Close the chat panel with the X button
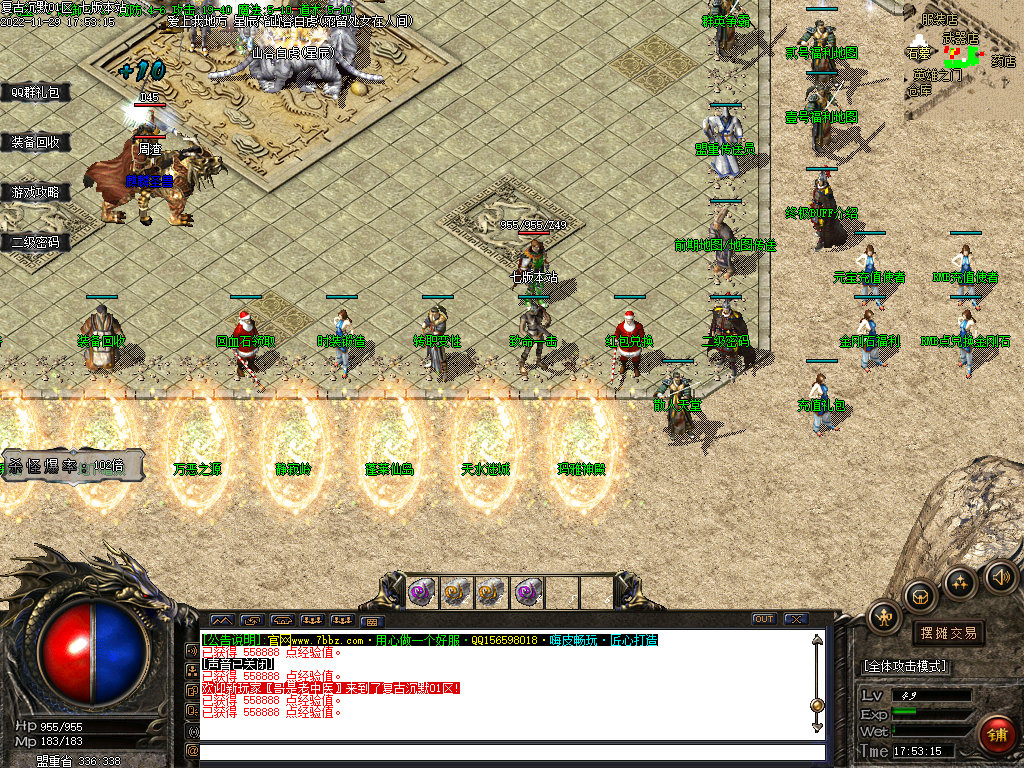This screenshot has height=768, width=1024. pos(796,619)
